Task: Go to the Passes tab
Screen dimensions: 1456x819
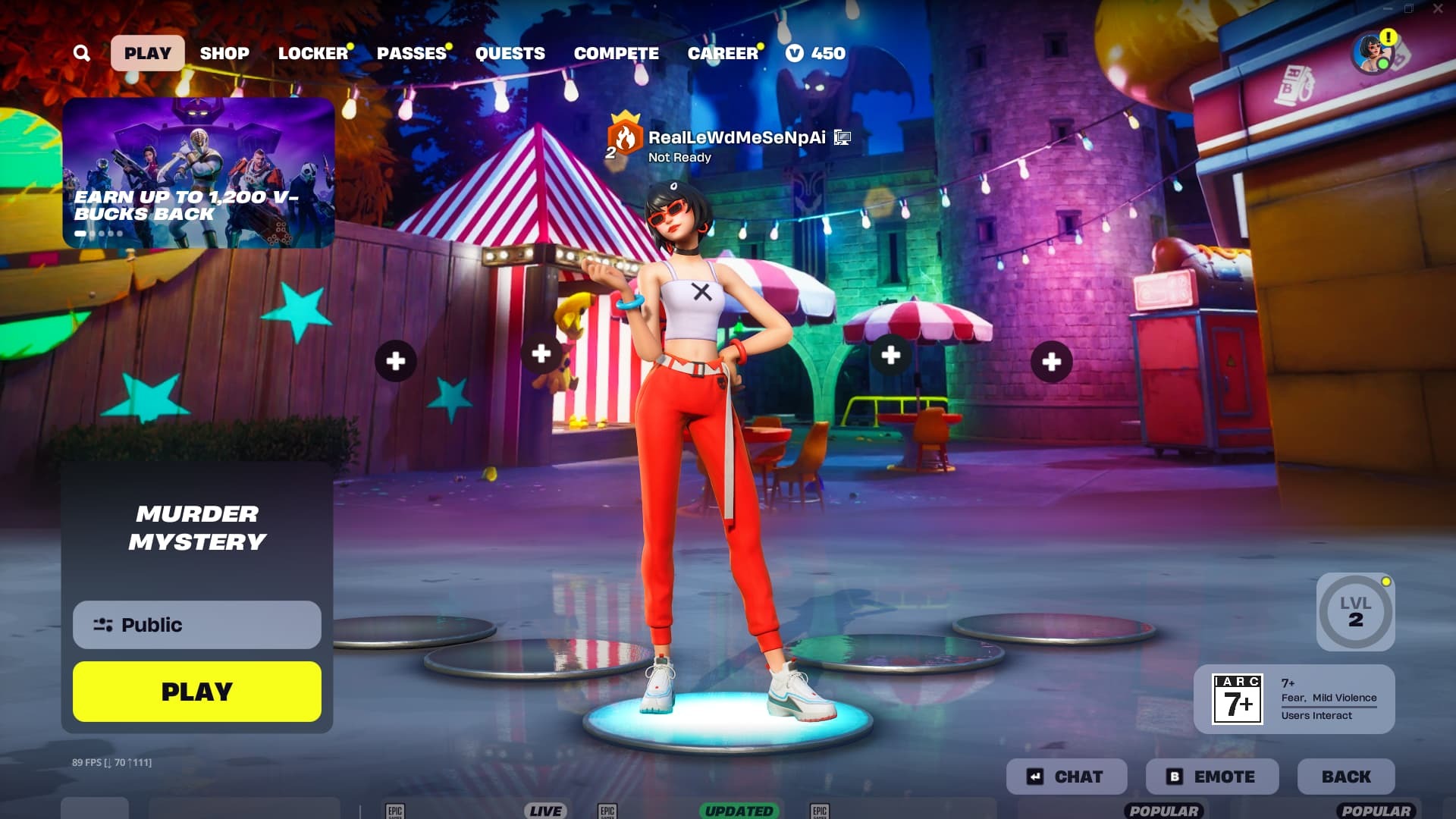Action: [x=412, y=53]
